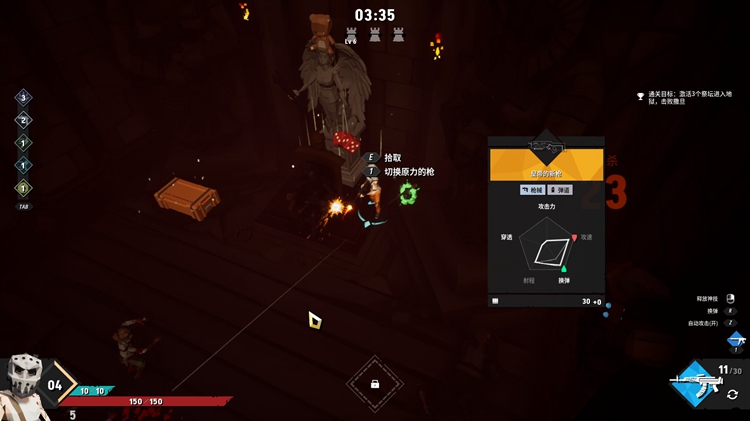Click the weapon image on the panel header
Screen dimensions: 750x421
tap(546, 147)
